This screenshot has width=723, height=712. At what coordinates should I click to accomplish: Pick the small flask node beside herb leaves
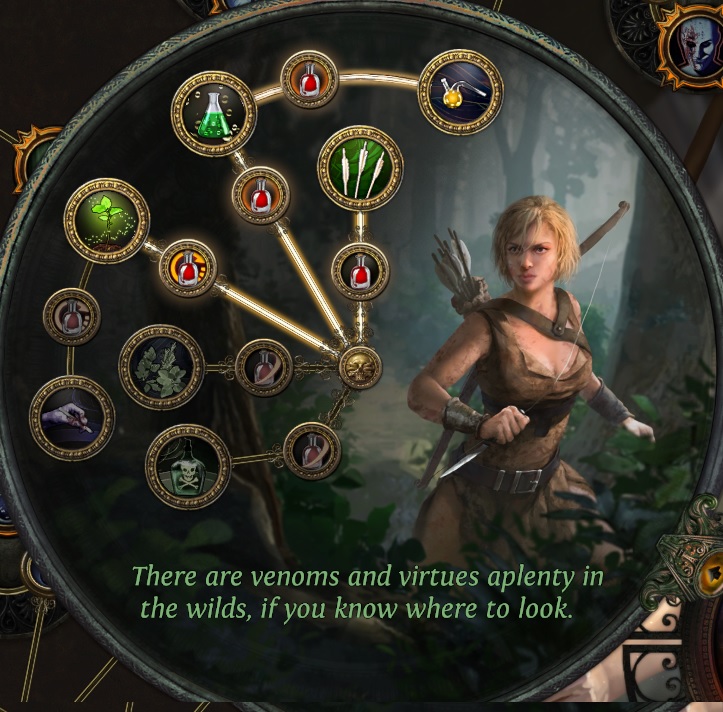tap(265, 367)
